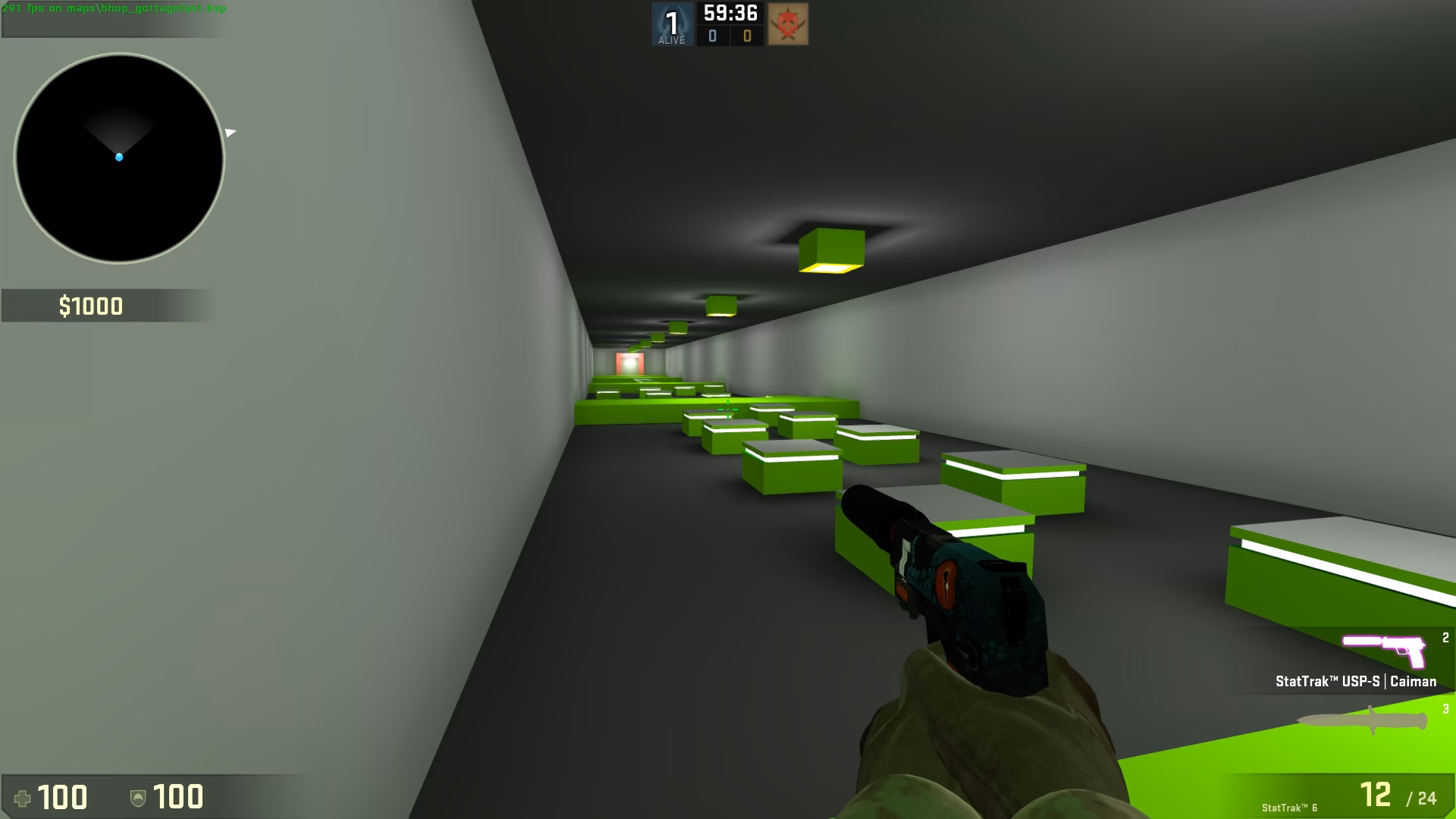Click the white arrow beside the radar
This screenshot has height=819, width=1456.
coord(231,132)
